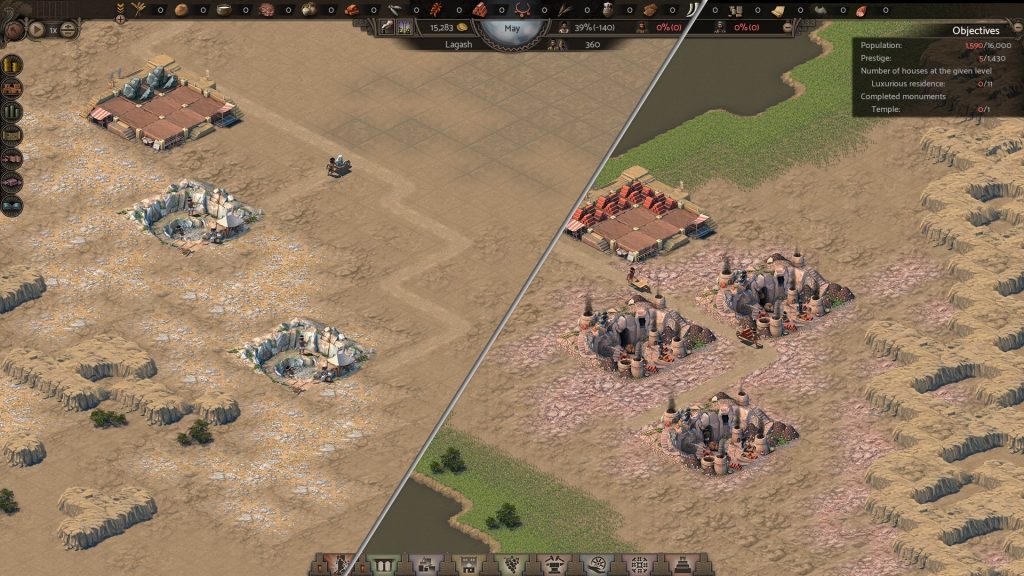Click the plus button below the chevron
1024x576 pixels.
(121, 19)
